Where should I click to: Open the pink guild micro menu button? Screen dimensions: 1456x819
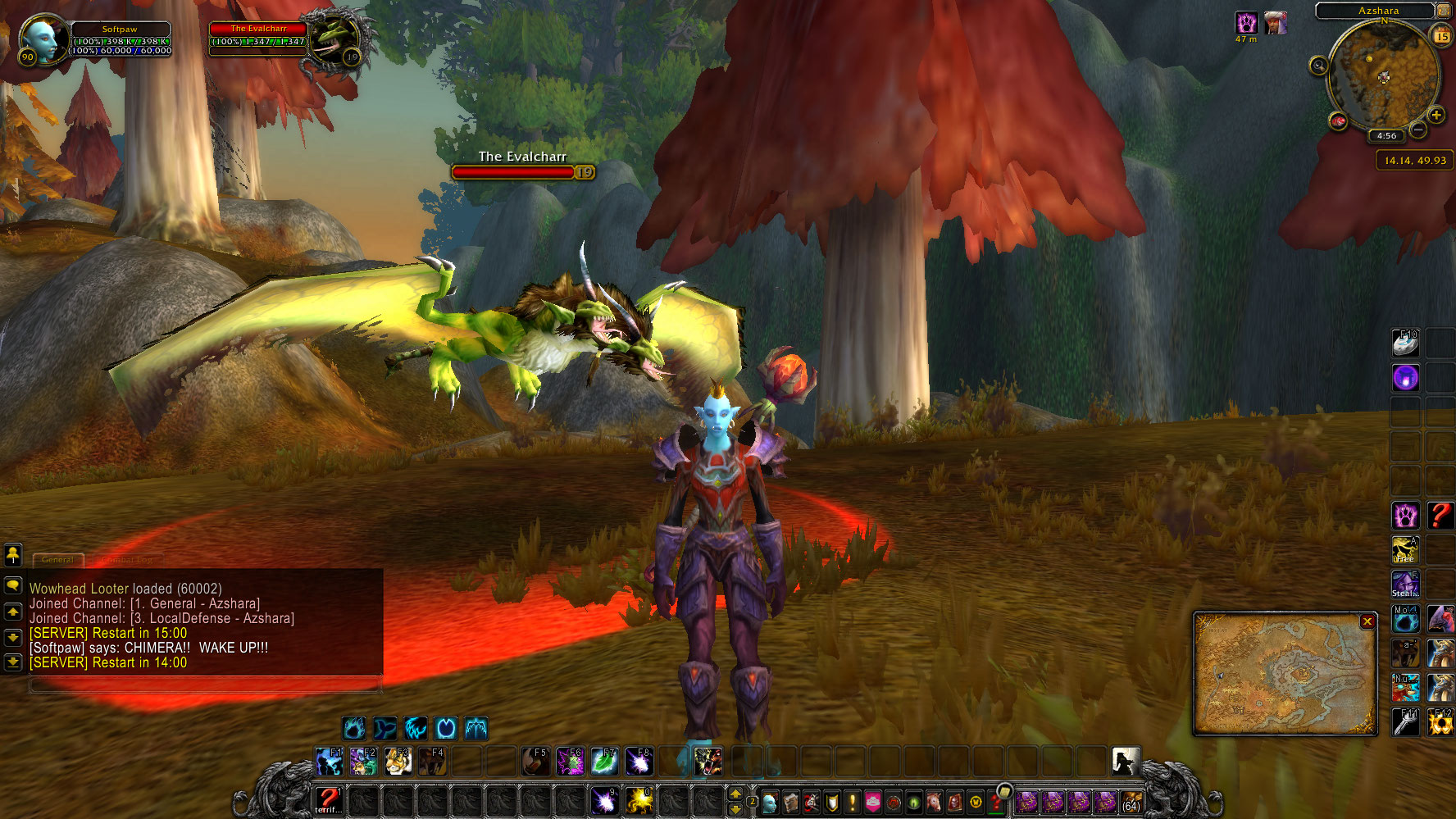(x=872, y=802)
